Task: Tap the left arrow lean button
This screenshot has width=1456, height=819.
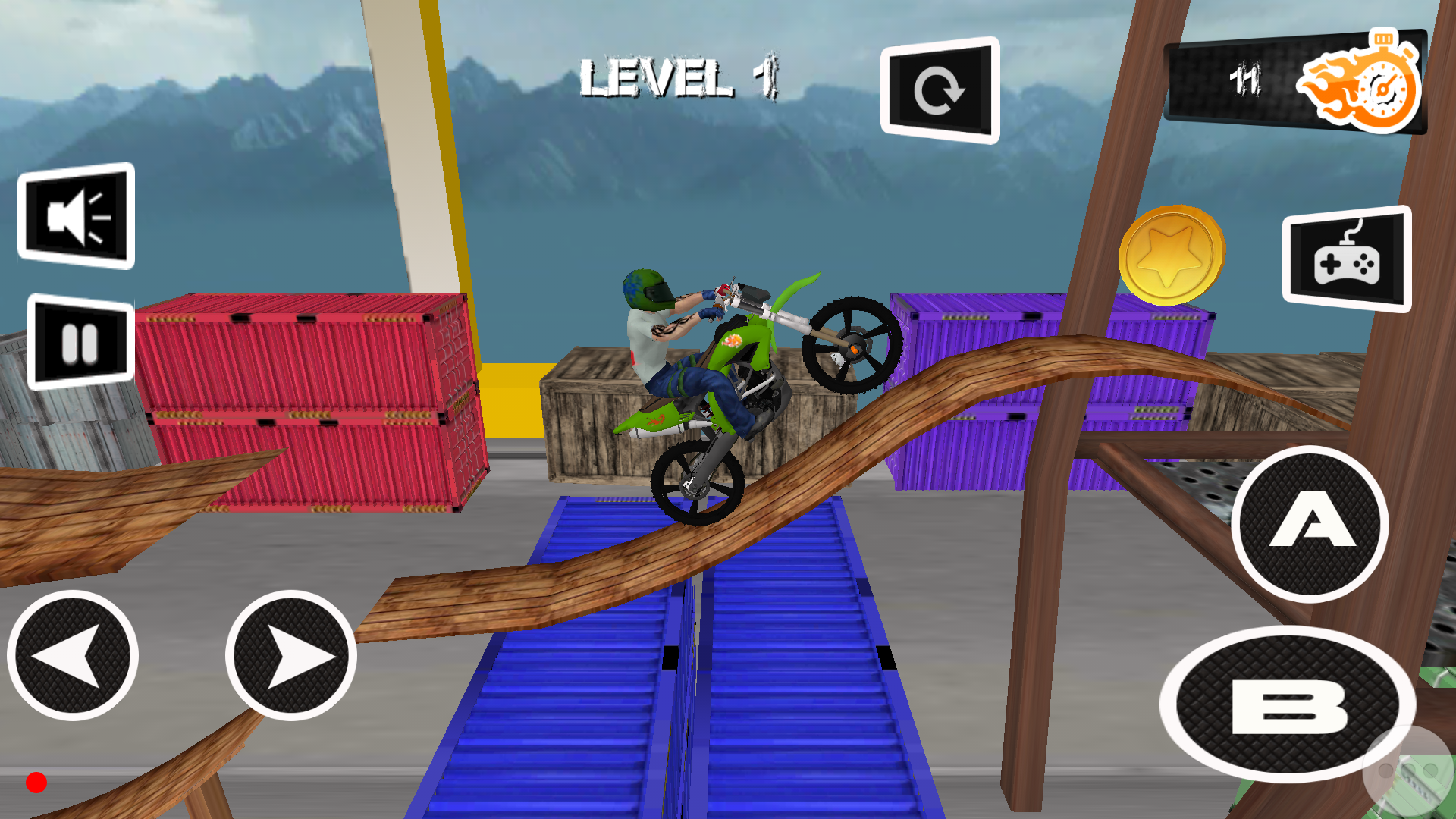Action: coord(73,656)
